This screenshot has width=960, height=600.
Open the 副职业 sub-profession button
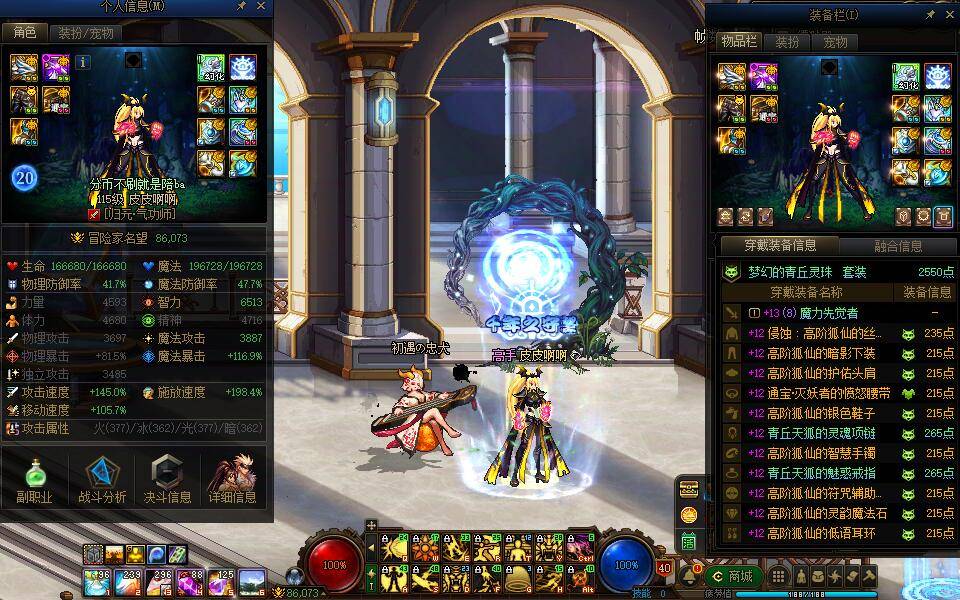(x=34, y=480)
